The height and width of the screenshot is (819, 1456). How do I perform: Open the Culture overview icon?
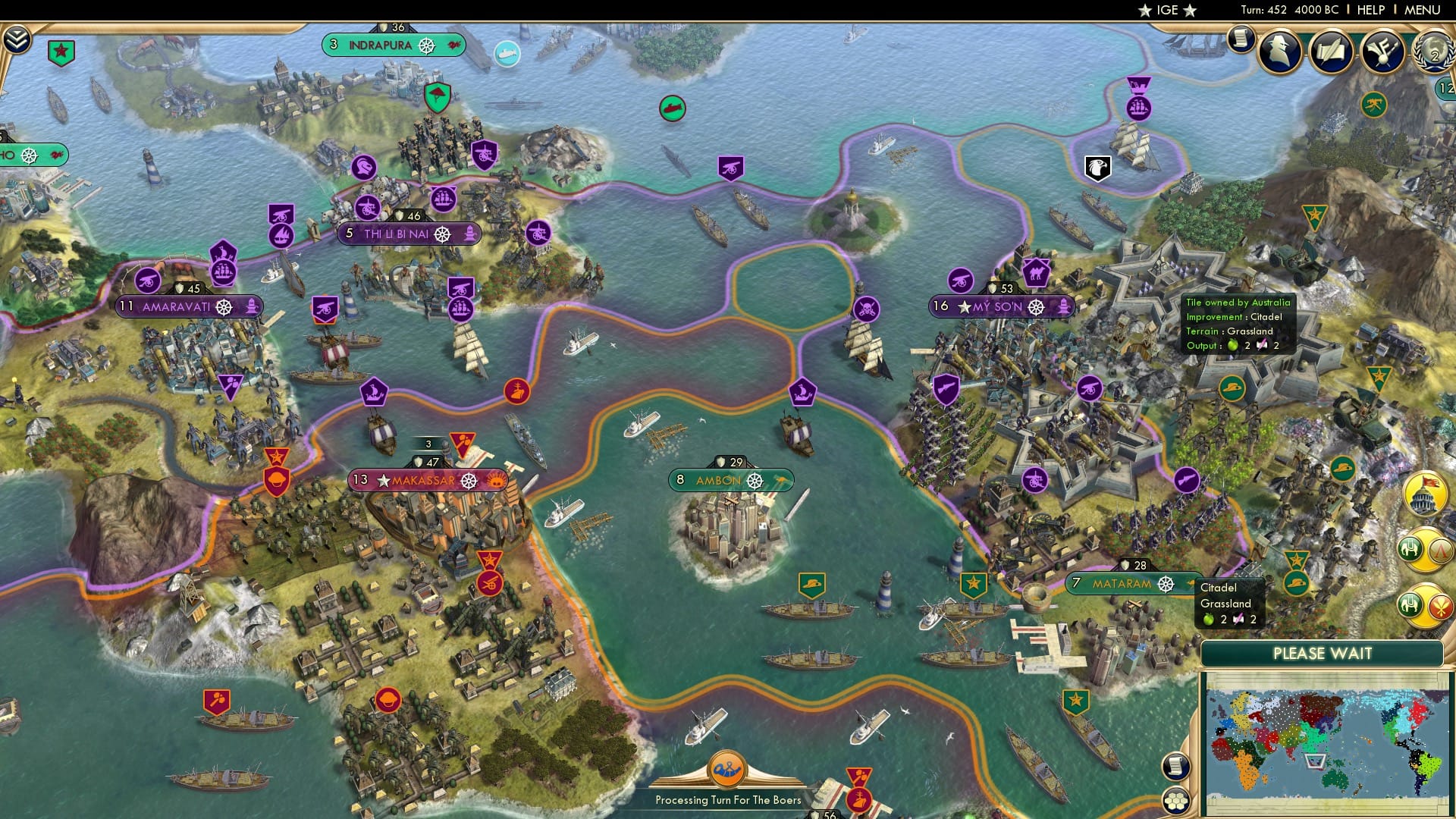pyautogui.click(x=1384, y=52)
